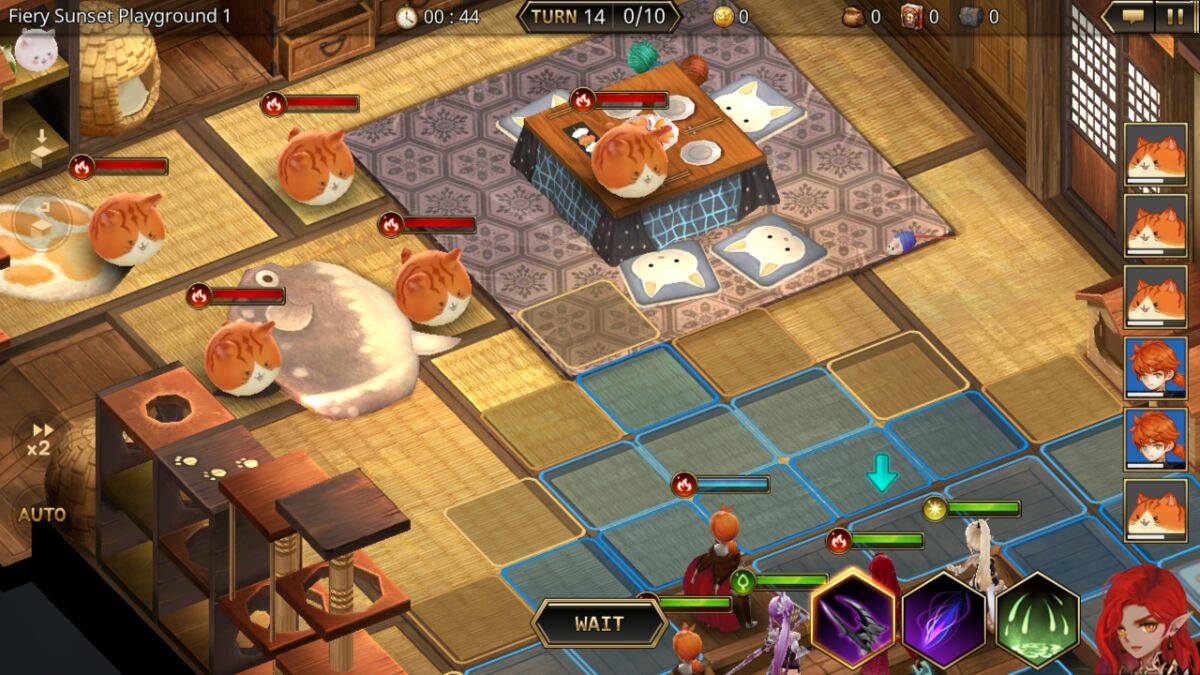Select the first orange cat in turn order
The image size is (1200, 675).
(x=1155, y=155)
